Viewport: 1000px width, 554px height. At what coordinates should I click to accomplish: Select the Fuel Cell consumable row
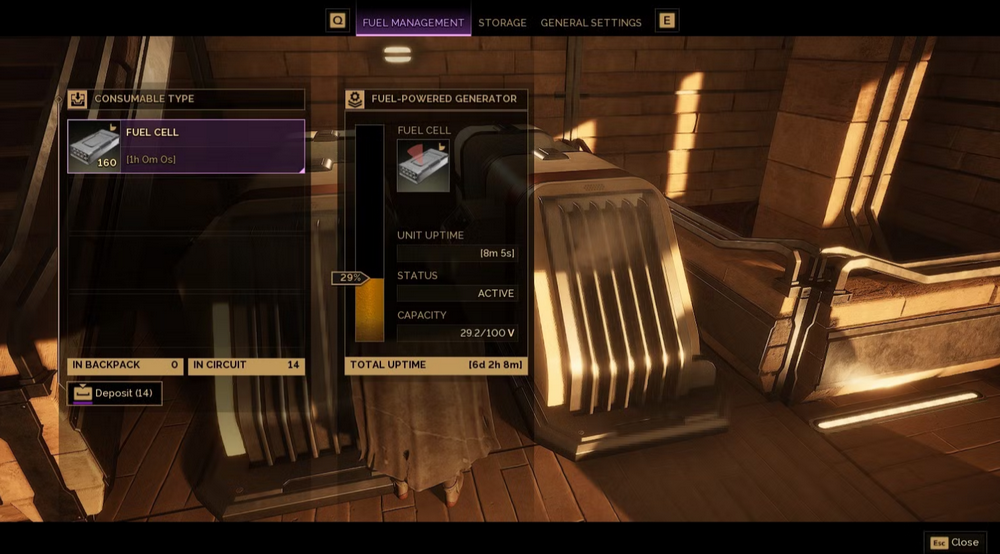186,146
